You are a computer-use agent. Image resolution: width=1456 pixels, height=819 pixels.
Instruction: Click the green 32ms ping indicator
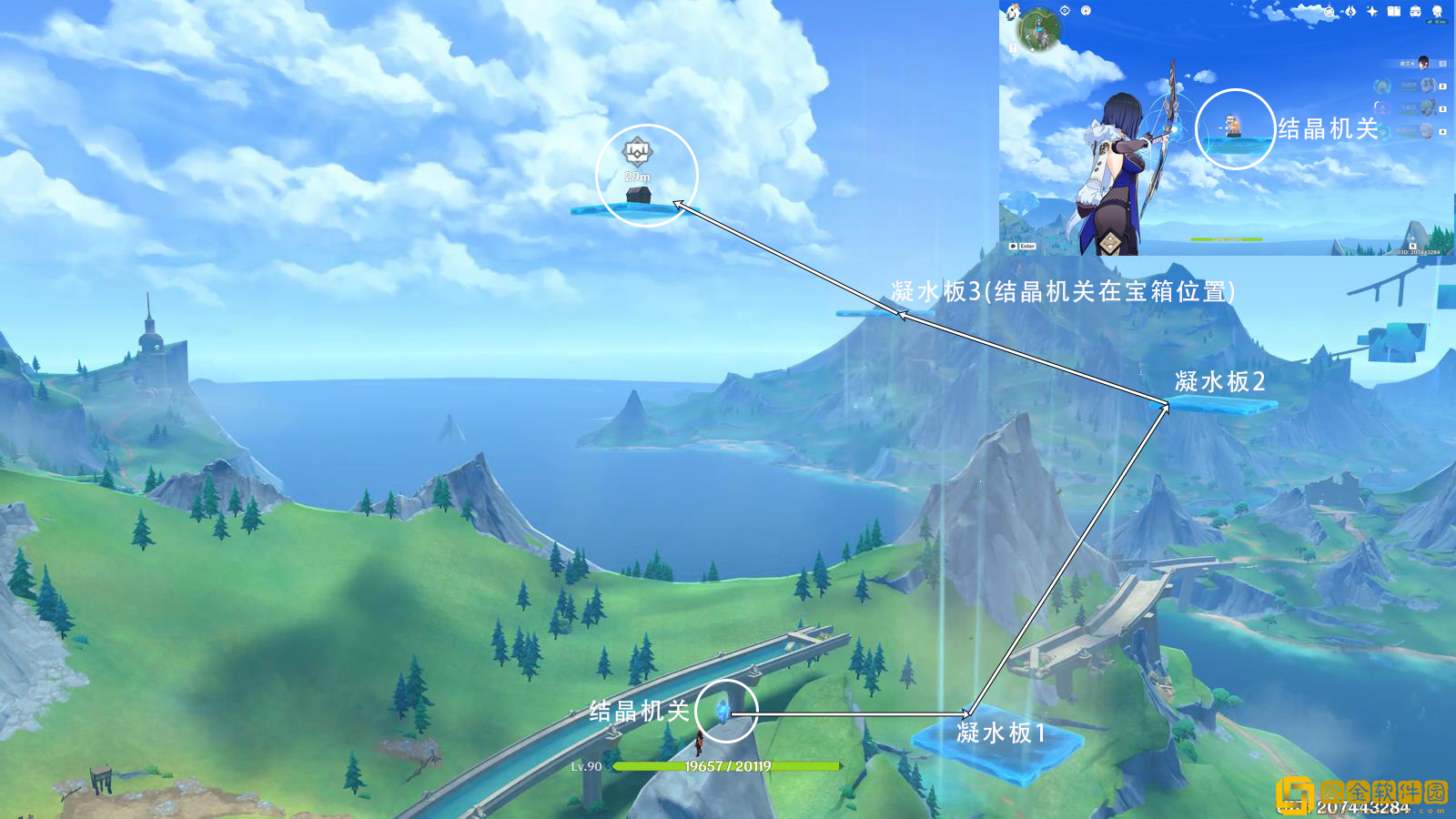click(x=1439, y=21)
